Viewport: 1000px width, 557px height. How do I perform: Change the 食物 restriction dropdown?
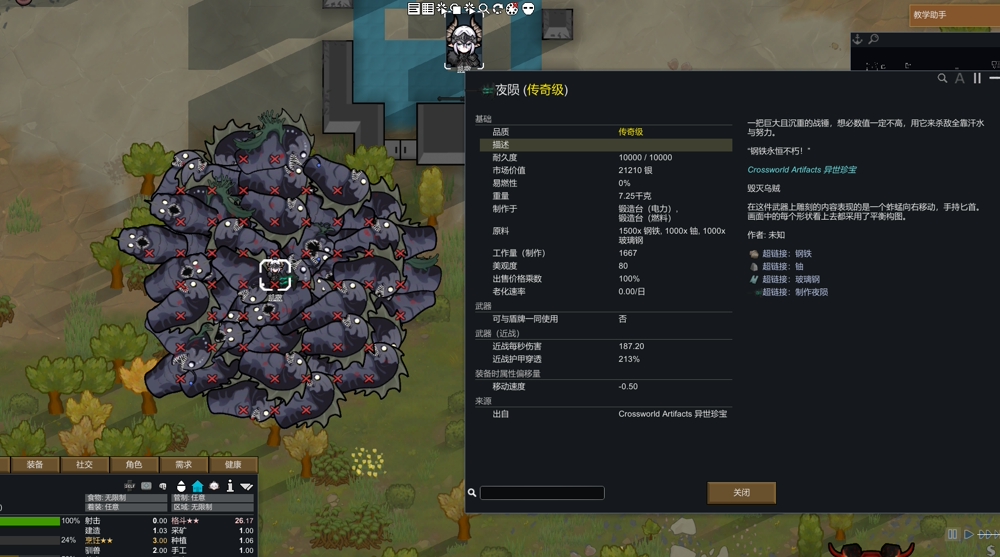coord(126,497)
